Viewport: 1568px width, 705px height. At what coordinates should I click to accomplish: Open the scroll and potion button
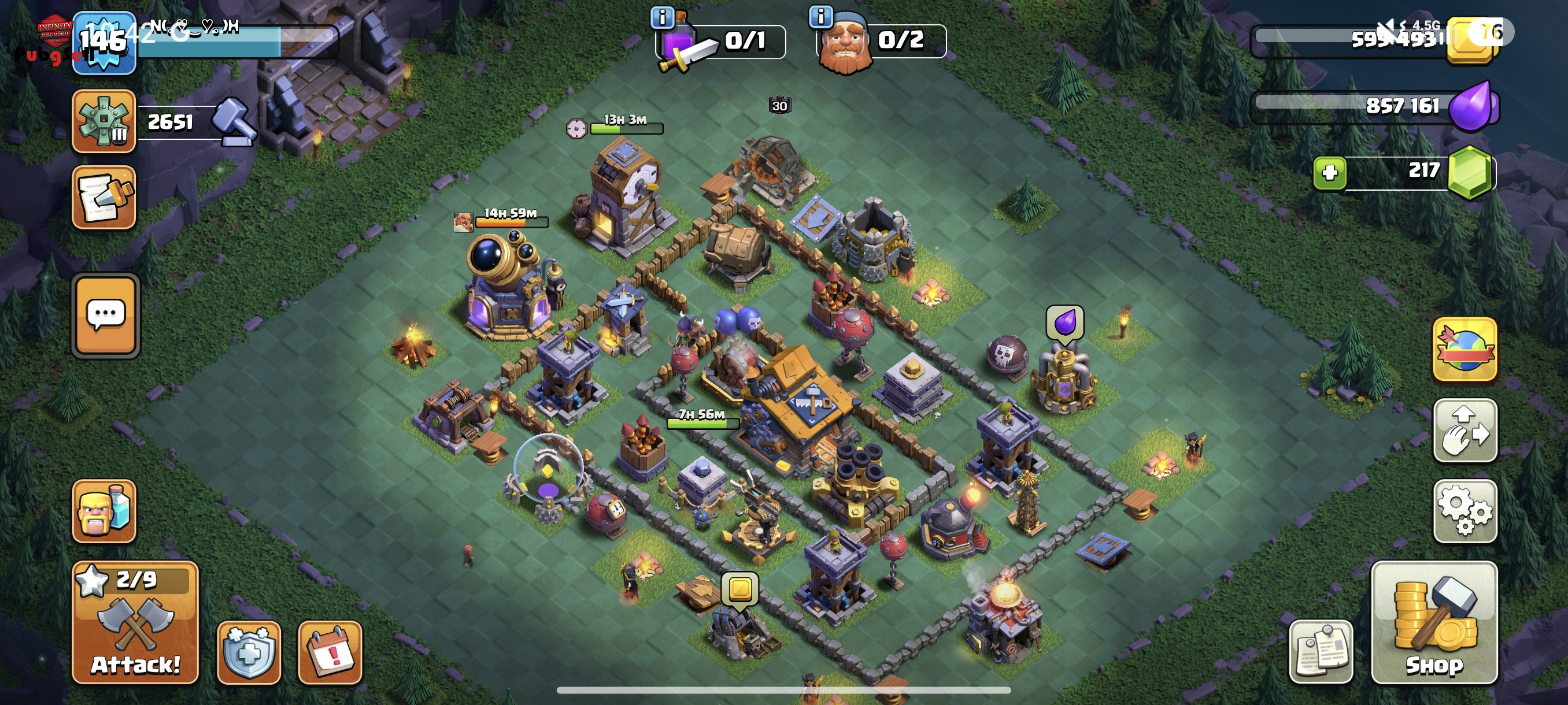[104, 197]
